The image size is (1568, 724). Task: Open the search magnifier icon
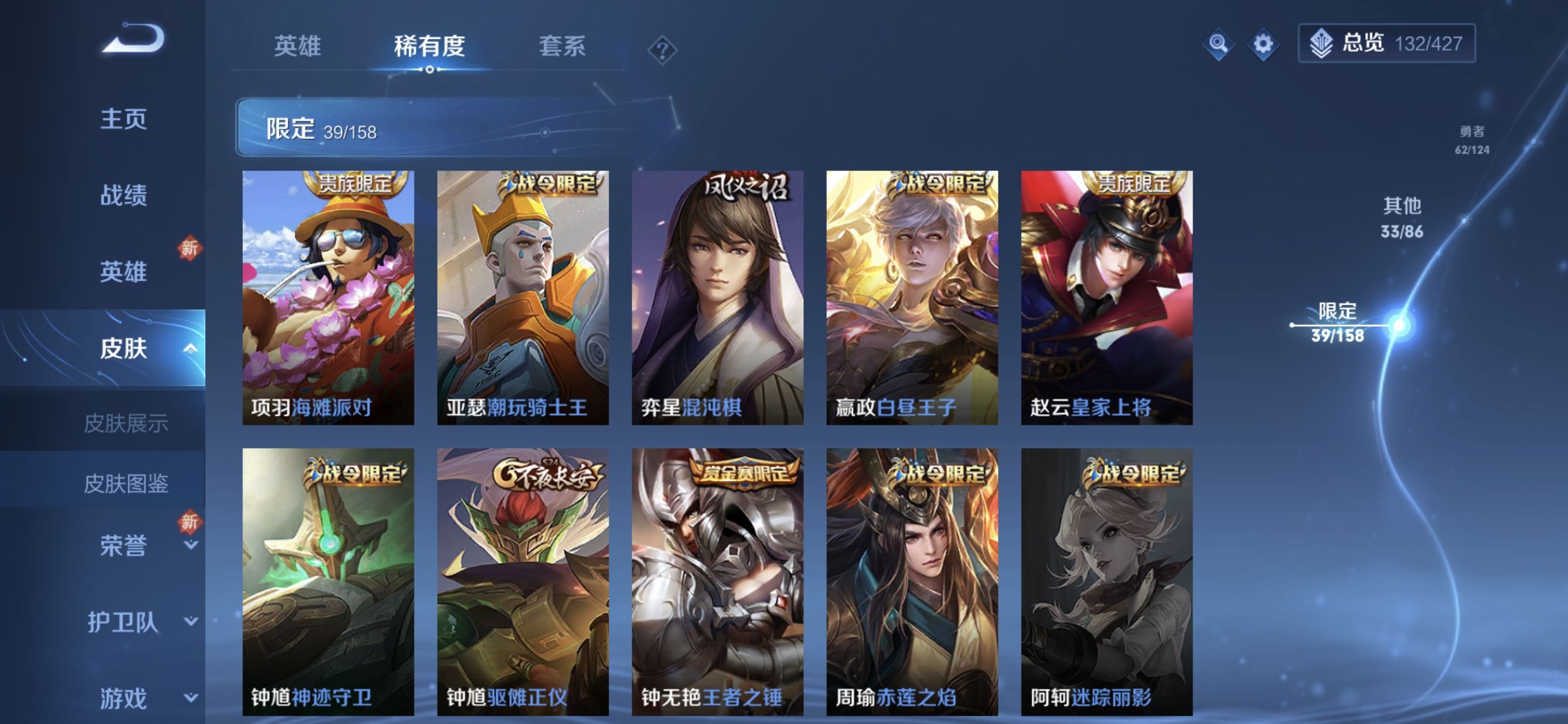coord(1220,44)
